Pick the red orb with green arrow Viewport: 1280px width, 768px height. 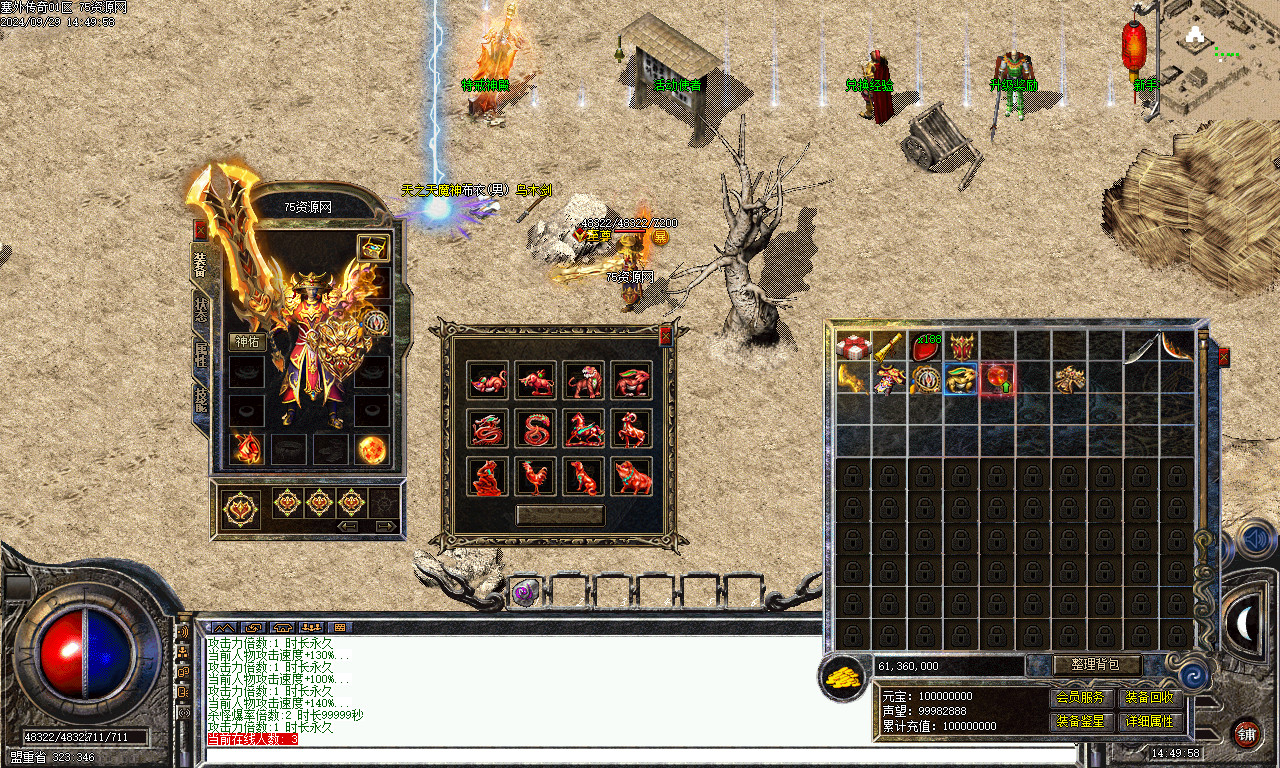[x=997, y=379]
